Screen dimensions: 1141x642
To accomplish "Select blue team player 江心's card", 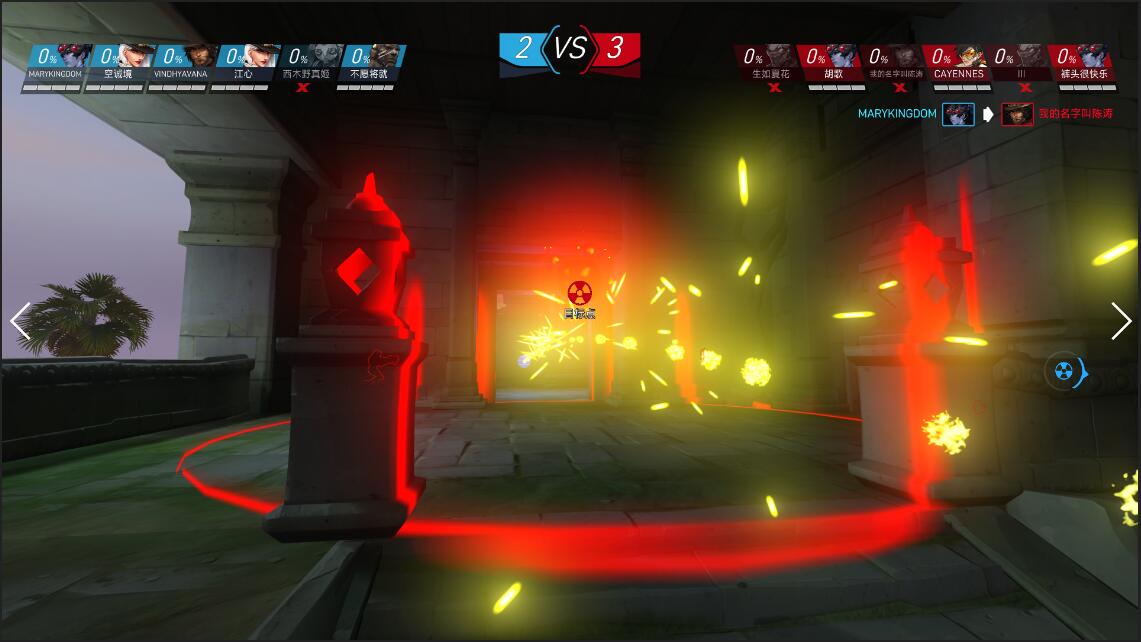I will coord(243,62).
